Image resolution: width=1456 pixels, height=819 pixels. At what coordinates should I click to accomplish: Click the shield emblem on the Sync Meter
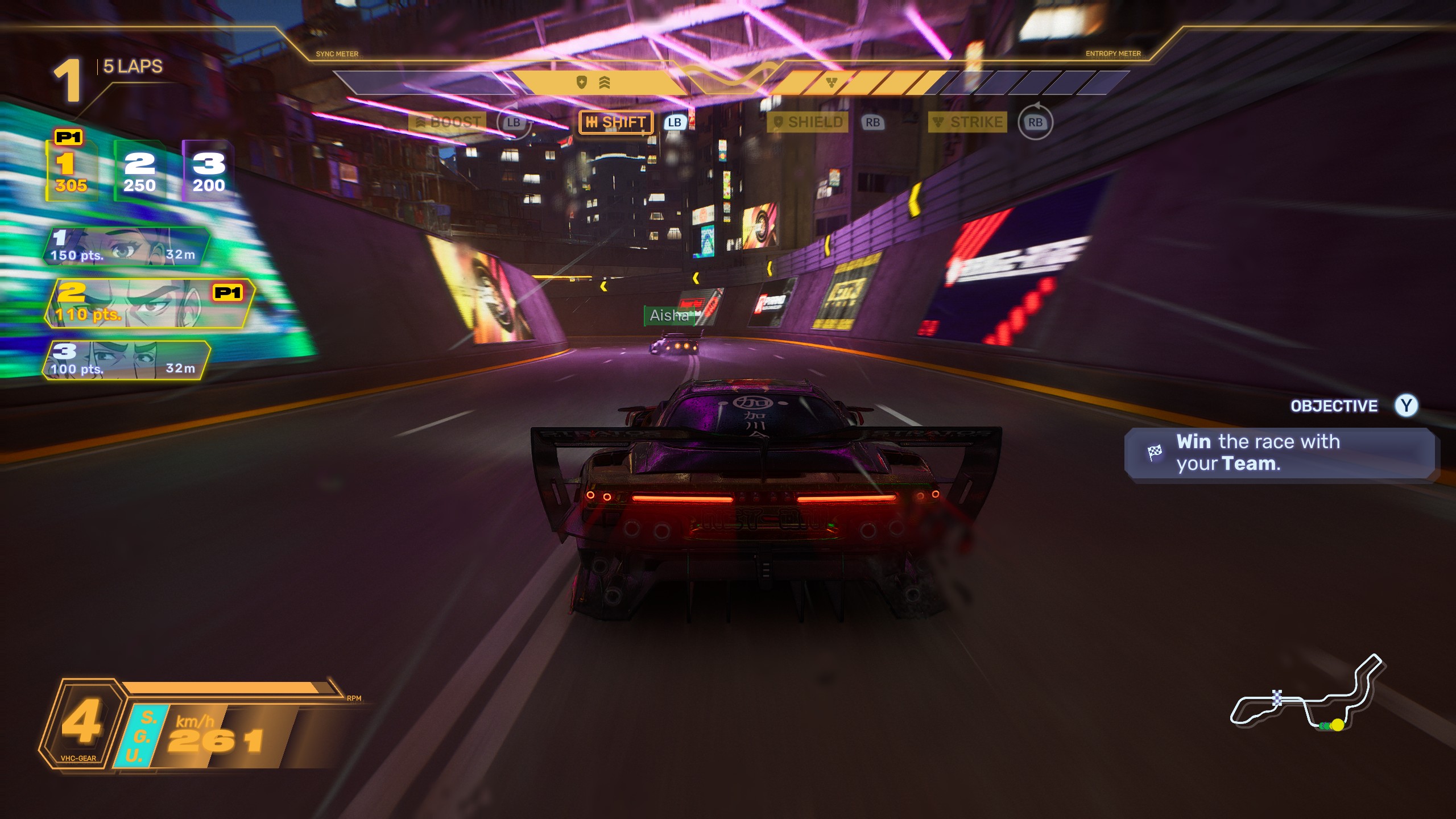(581, 82)
